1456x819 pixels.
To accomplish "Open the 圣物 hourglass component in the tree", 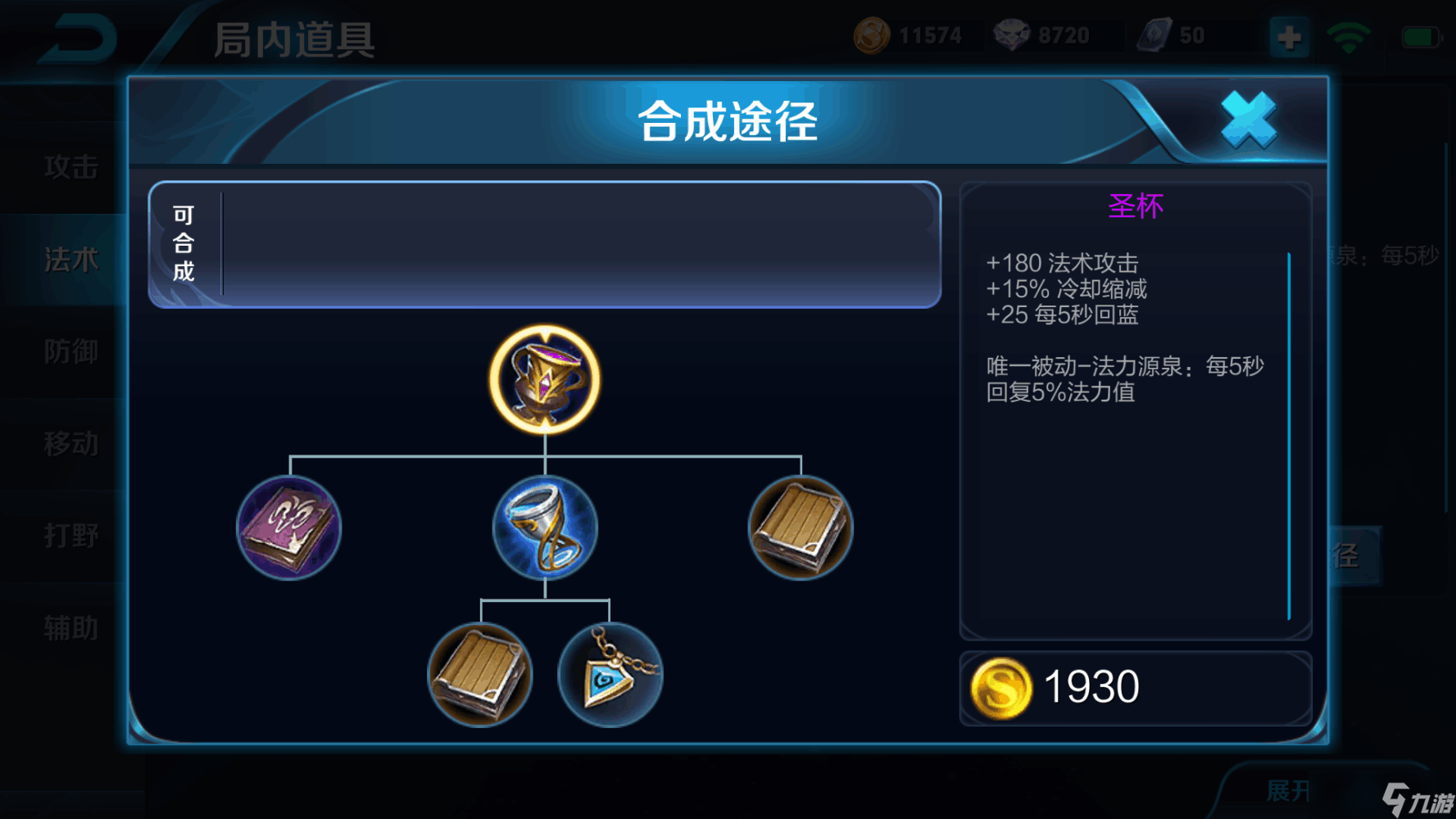I will point(544,528).
